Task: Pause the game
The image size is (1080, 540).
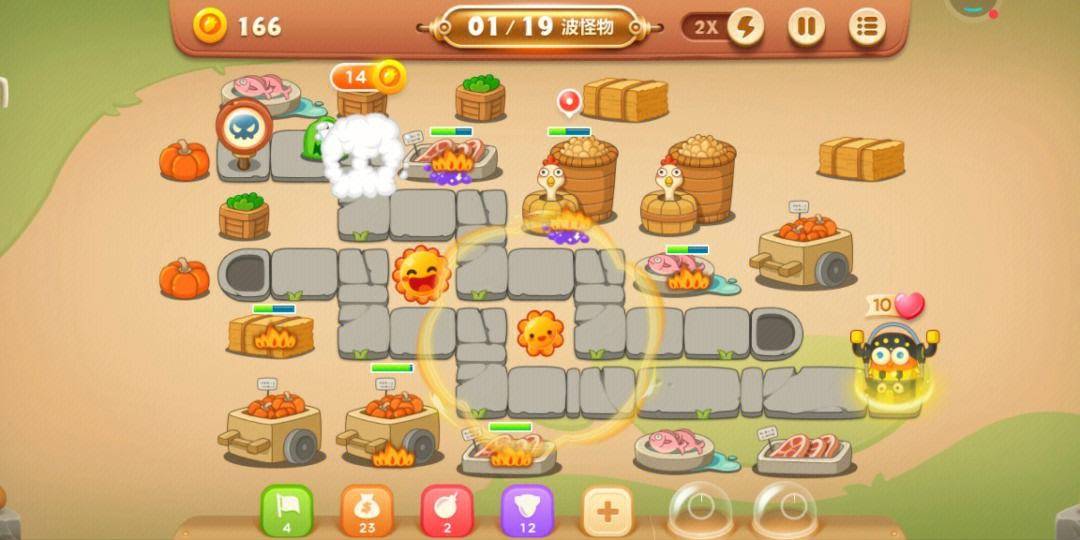Action: [806, 27]
